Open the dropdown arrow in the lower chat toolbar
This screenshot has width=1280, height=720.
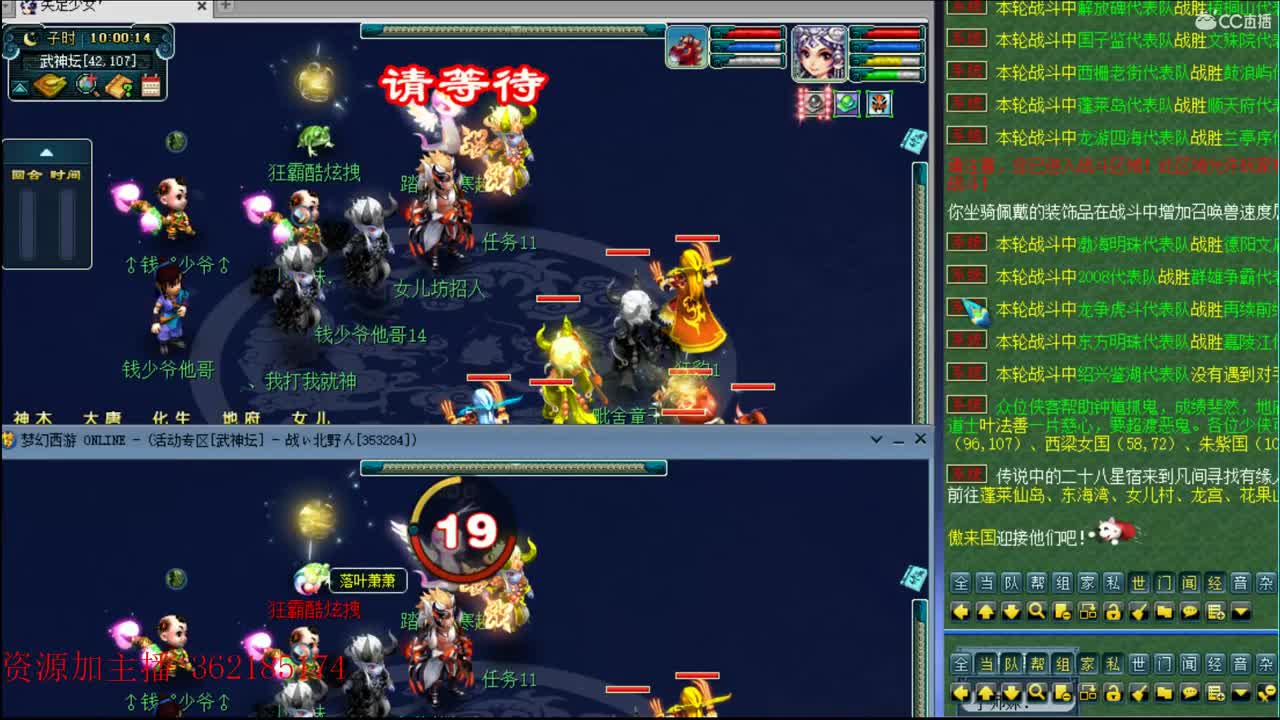(x=1241, y=693)
